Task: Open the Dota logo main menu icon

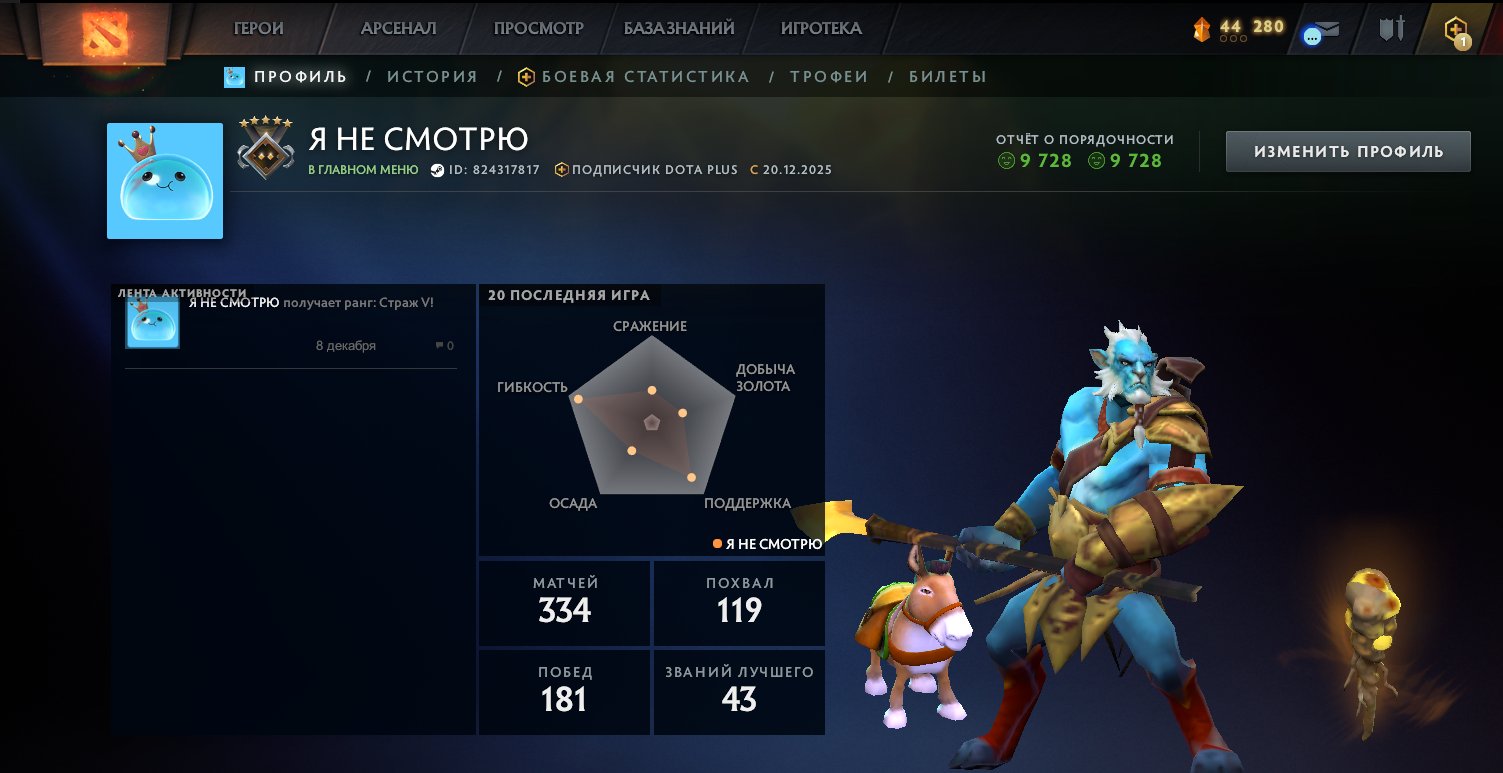Action: [107, 27]
